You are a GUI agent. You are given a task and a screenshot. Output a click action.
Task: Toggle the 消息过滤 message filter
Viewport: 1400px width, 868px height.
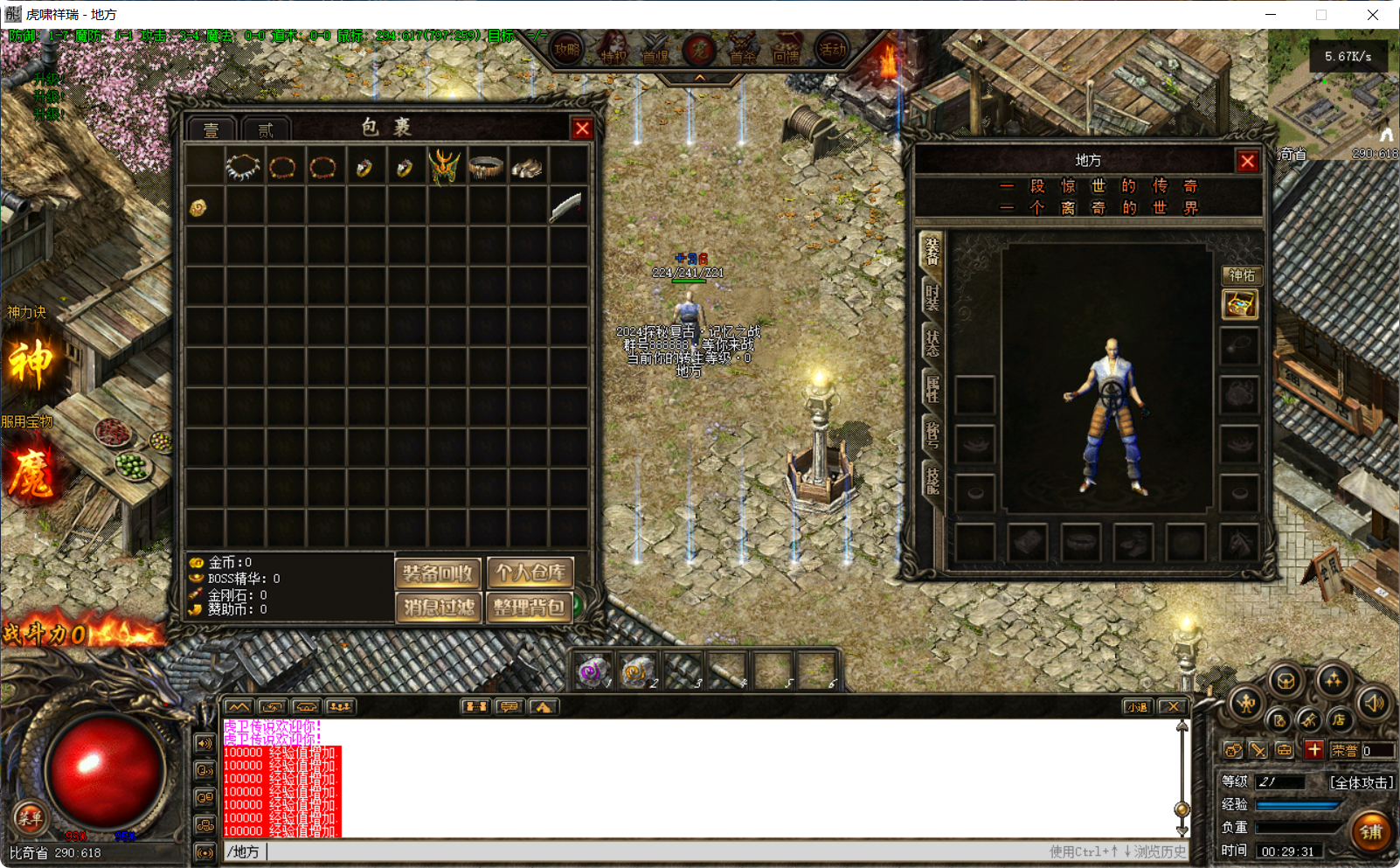(x=438, y=608)
